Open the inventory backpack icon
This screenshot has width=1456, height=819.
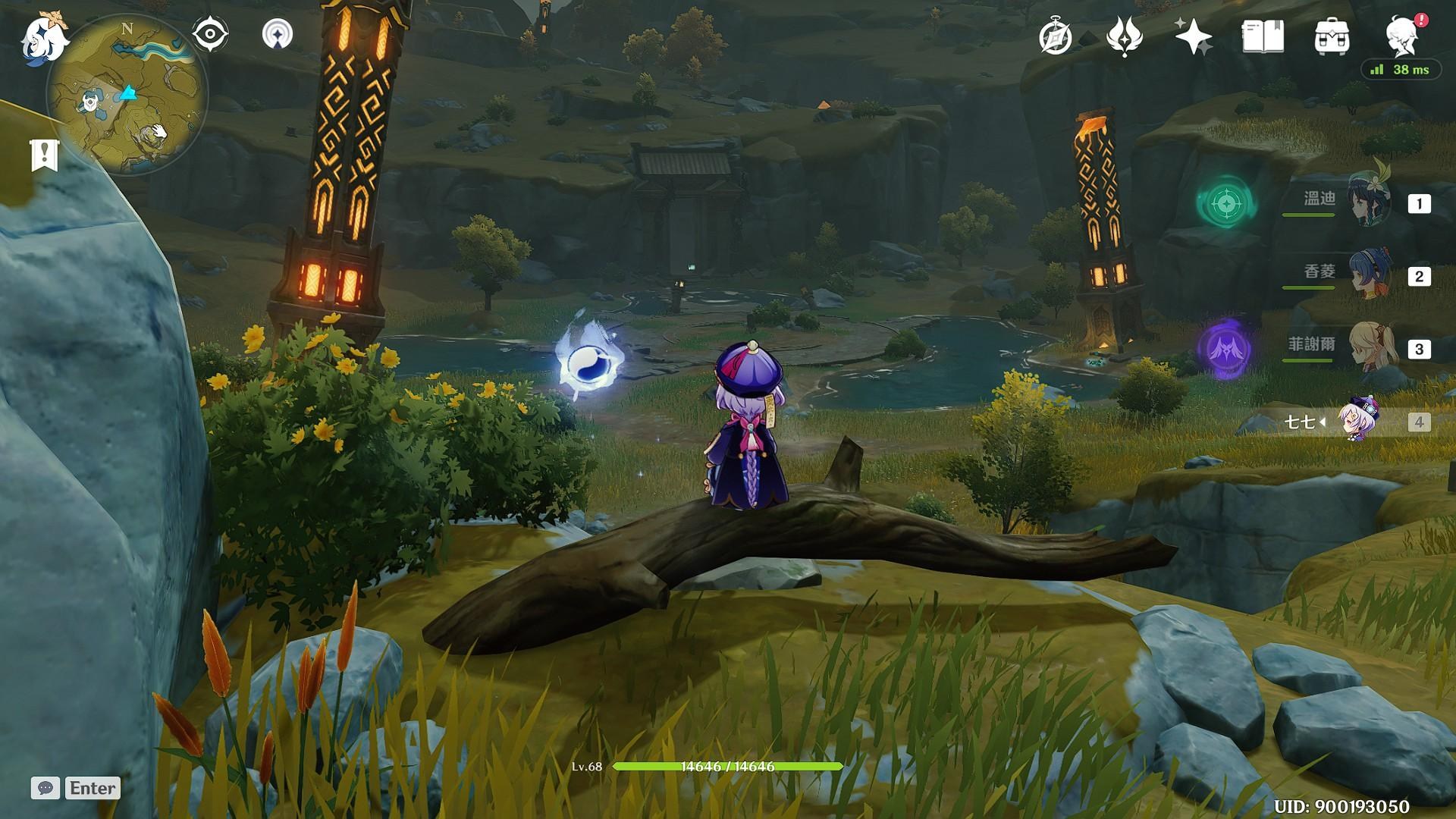[x=1332, y=36]
